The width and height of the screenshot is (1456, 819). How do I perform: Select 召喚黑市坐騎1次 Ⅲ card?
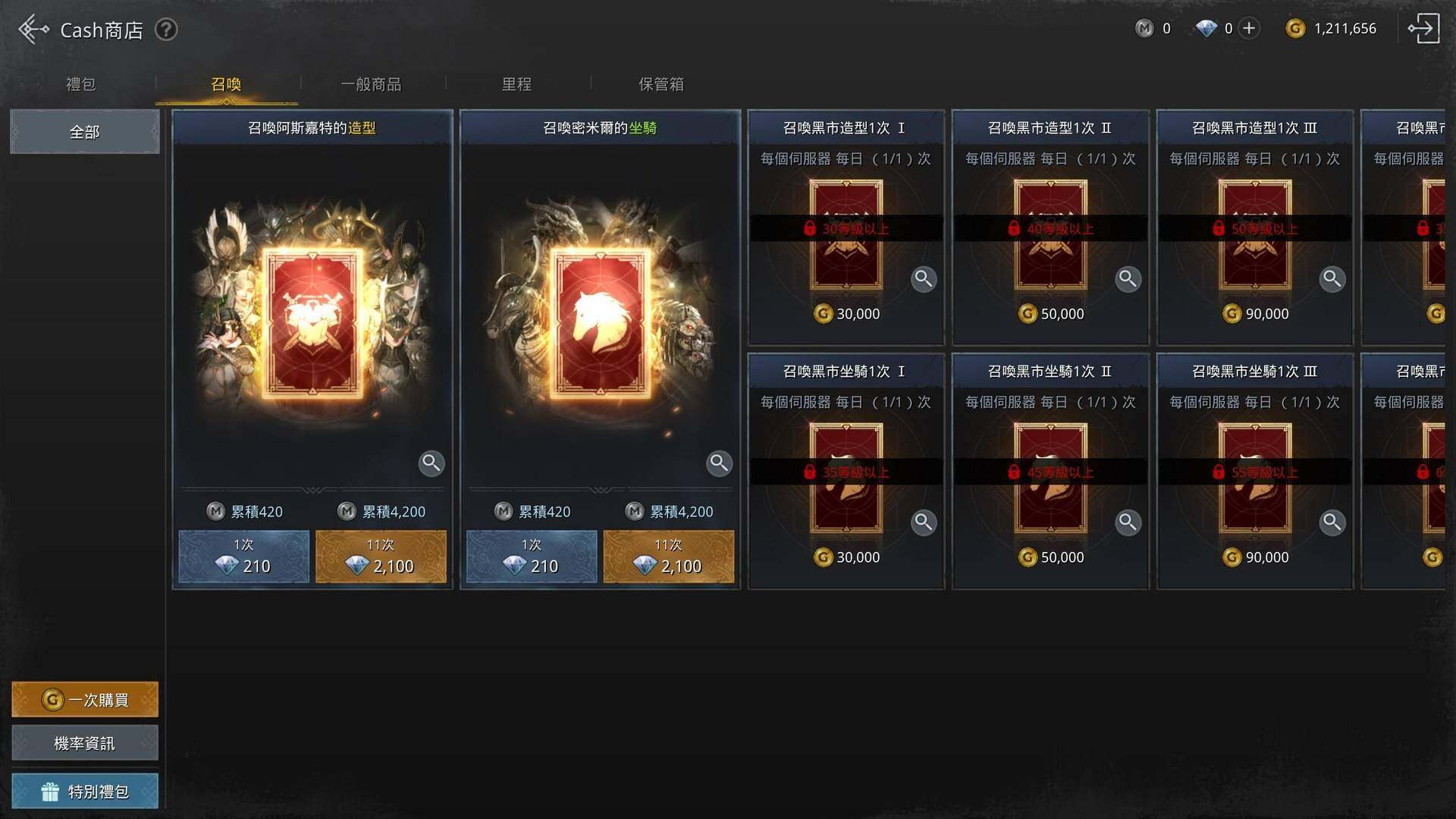[x=1254, y=470]
